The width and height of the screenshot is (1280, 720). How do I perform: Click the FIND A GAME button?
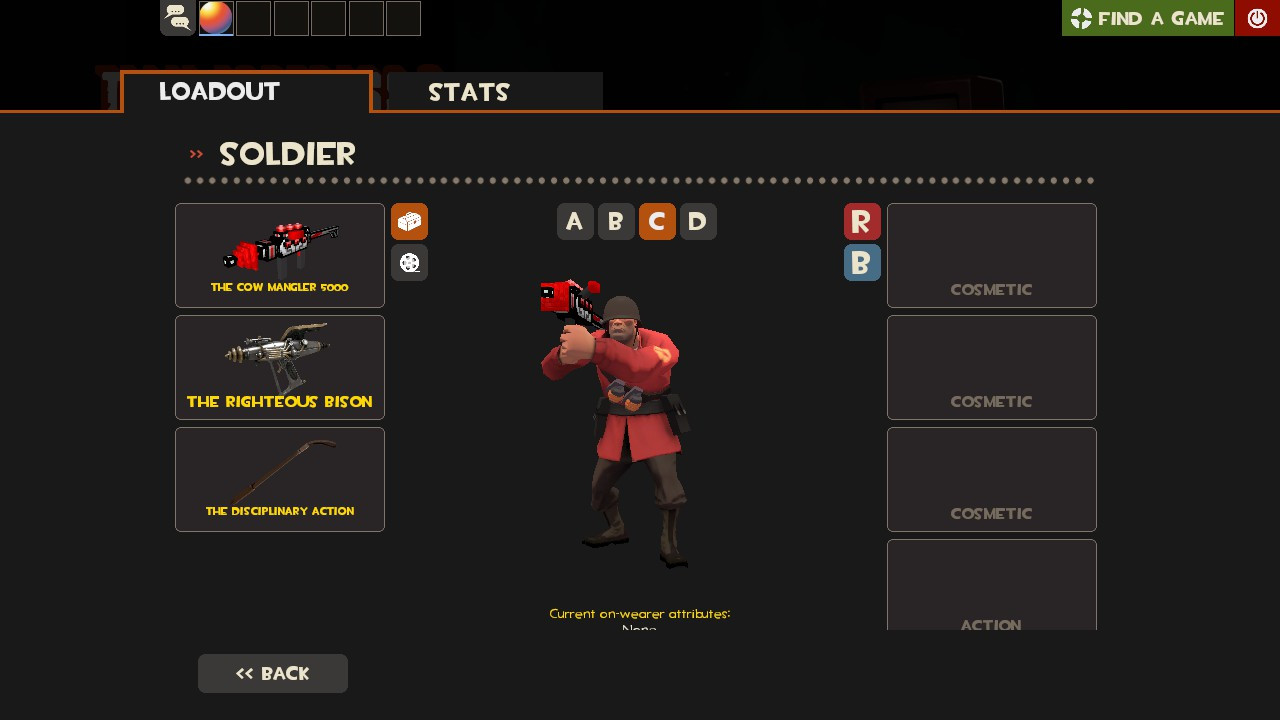[1147, 17]
